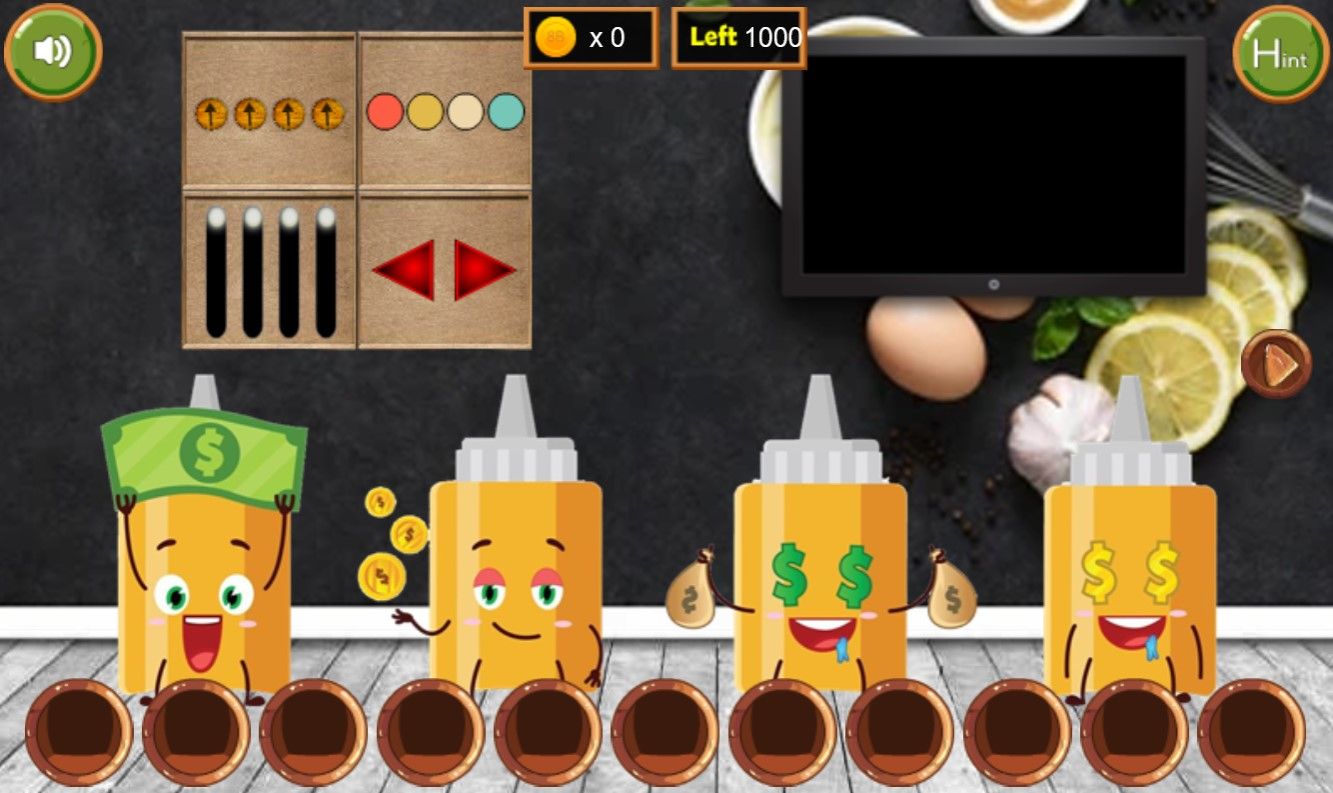Select the red color circle
The image size is (1333, 793).
385,112
